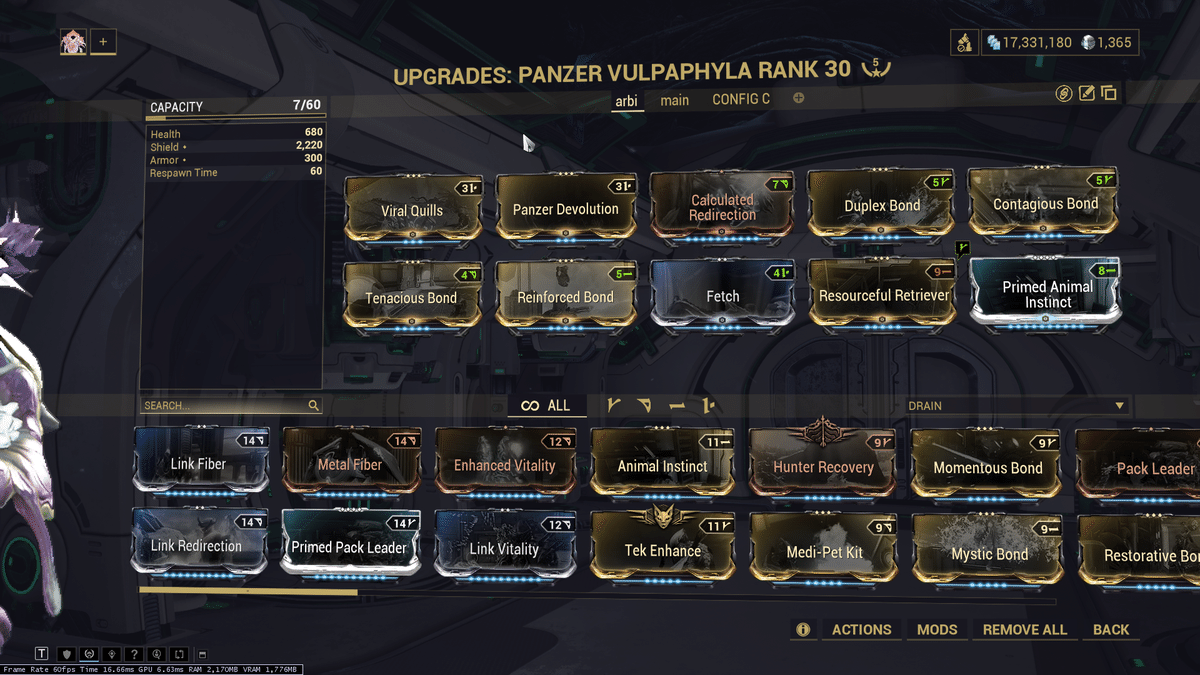Select the equipped Fetch mod card
This screenshot has height=675, width=1200.
722,294
